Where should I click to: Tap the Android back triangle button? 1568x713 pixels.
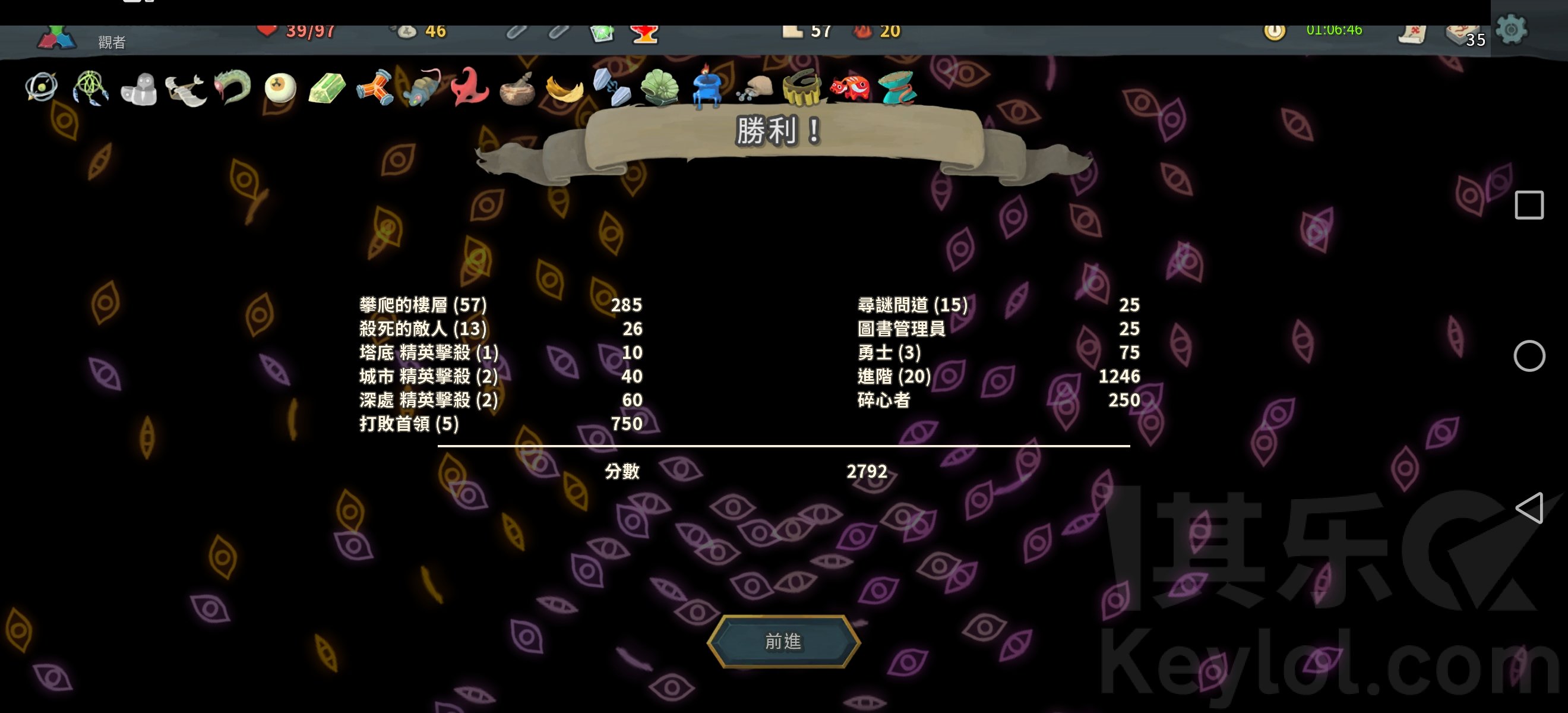[x=1529, y=508]
